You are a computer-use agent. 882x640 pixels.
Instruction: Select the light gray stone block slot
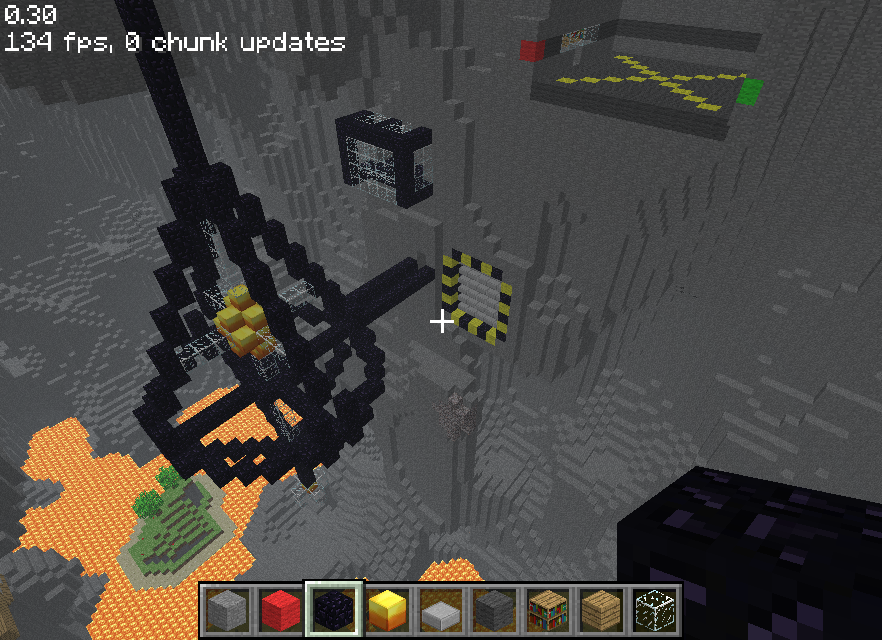click(x=226, y=609)
